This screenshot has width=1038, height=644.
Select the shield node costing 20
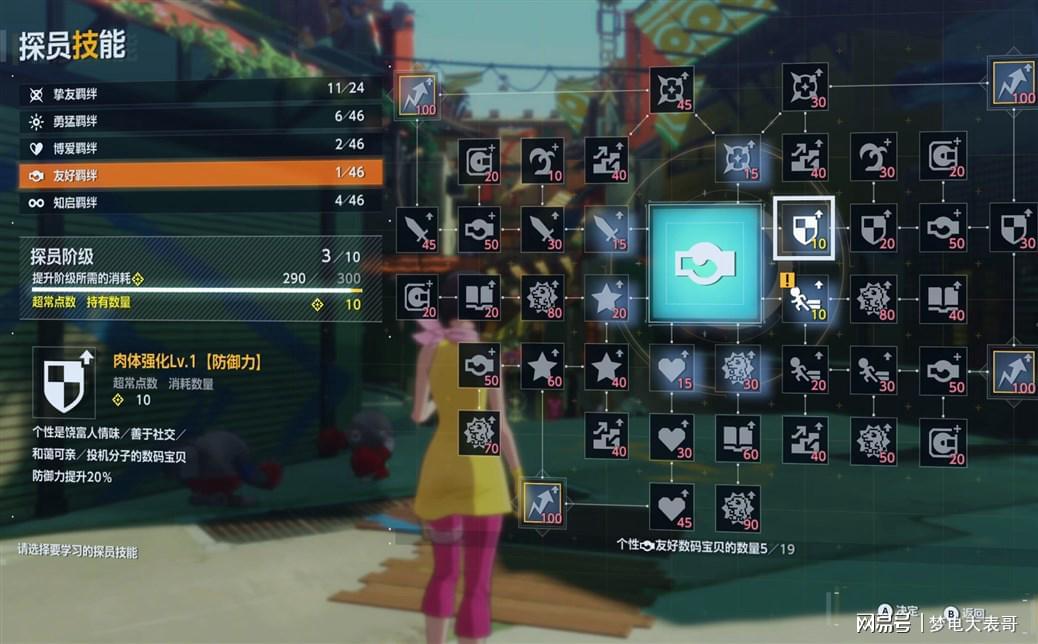(873, 228)
